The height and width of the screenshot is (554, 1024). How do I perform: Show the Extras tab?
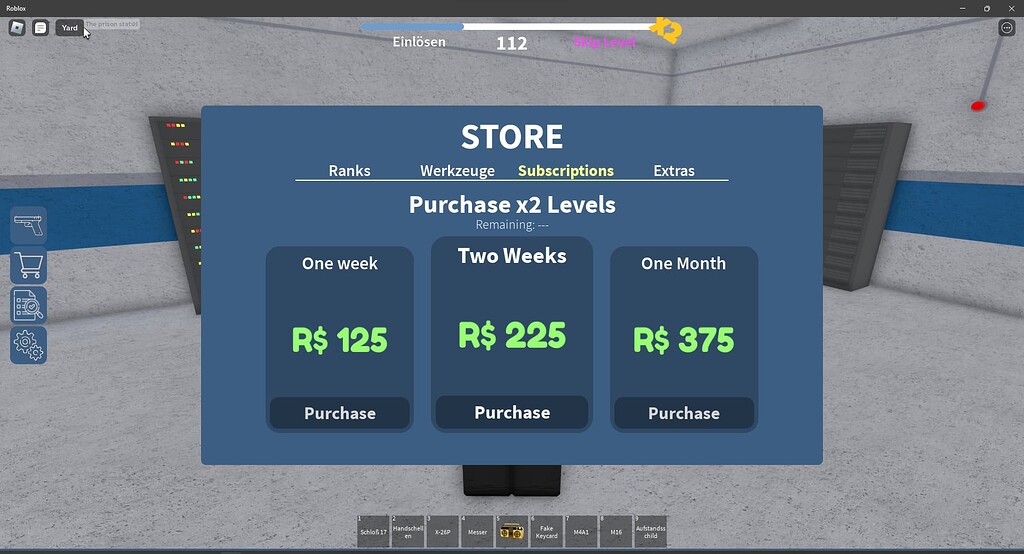pyautogui.click(x=674, y=171)
